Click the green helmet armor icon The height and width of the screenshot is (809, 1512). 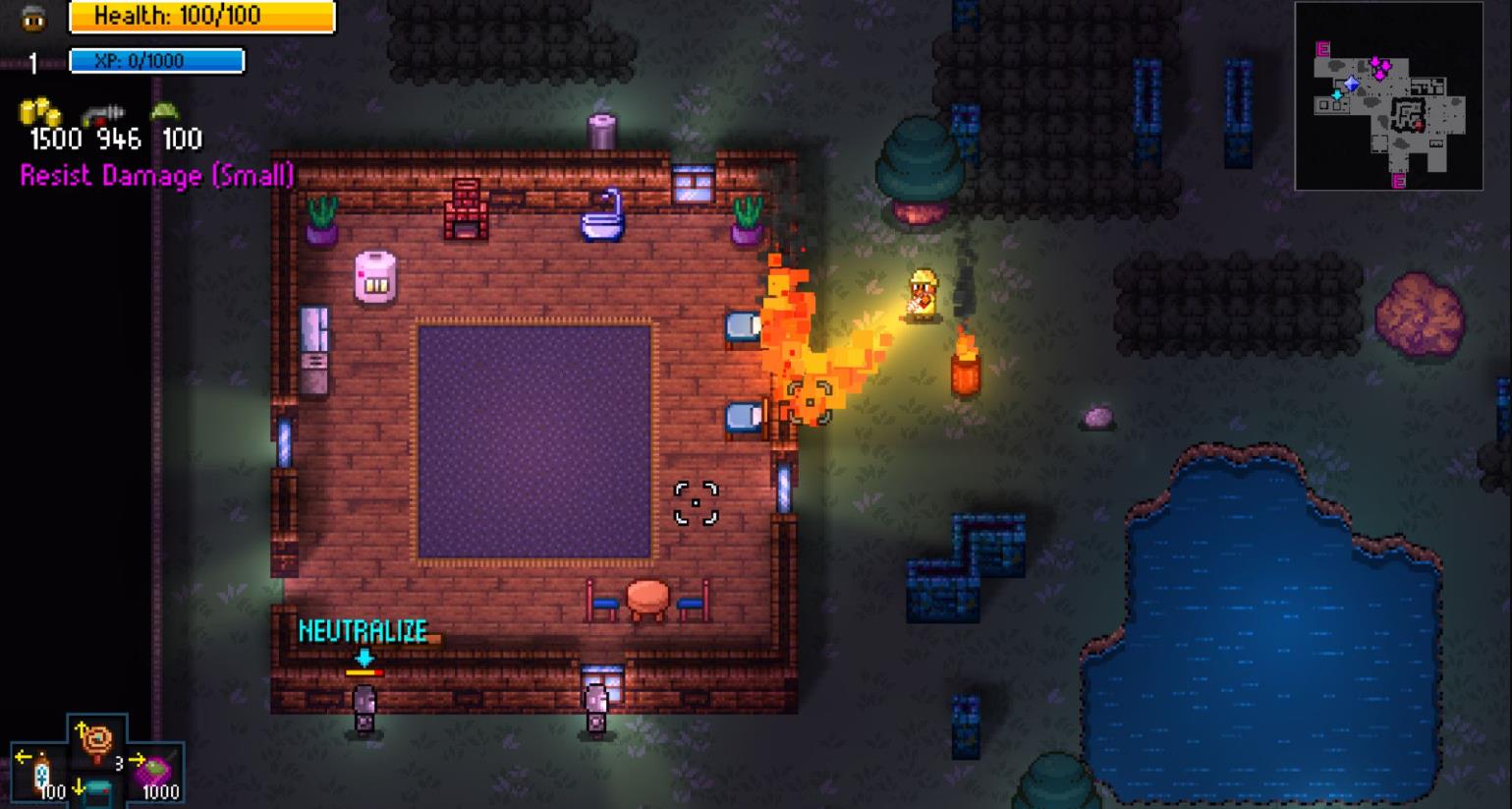[x=164, y=111]
